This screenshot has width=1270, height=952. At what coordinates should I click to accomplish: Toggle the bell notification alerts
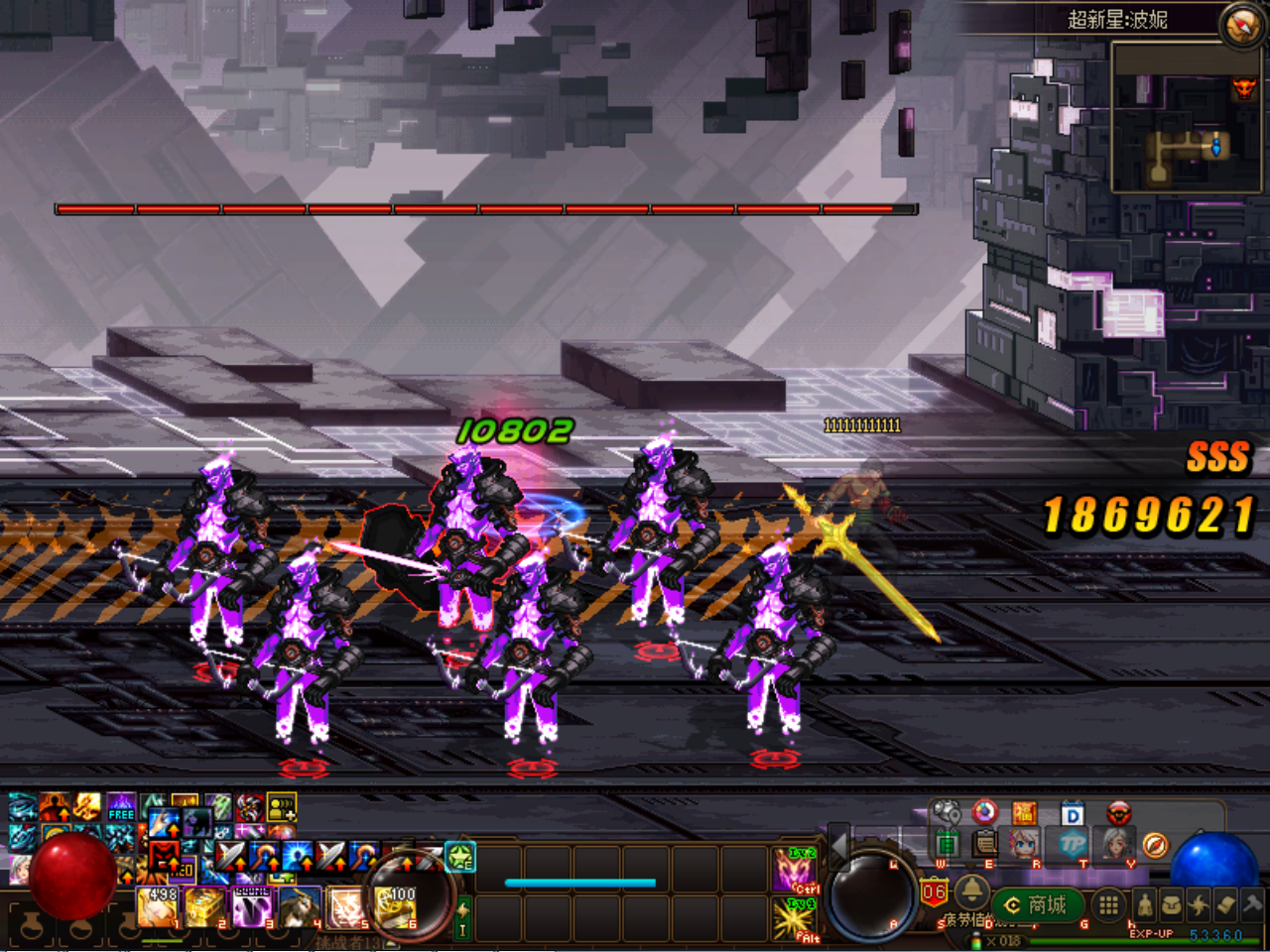[x=971, y=892]
